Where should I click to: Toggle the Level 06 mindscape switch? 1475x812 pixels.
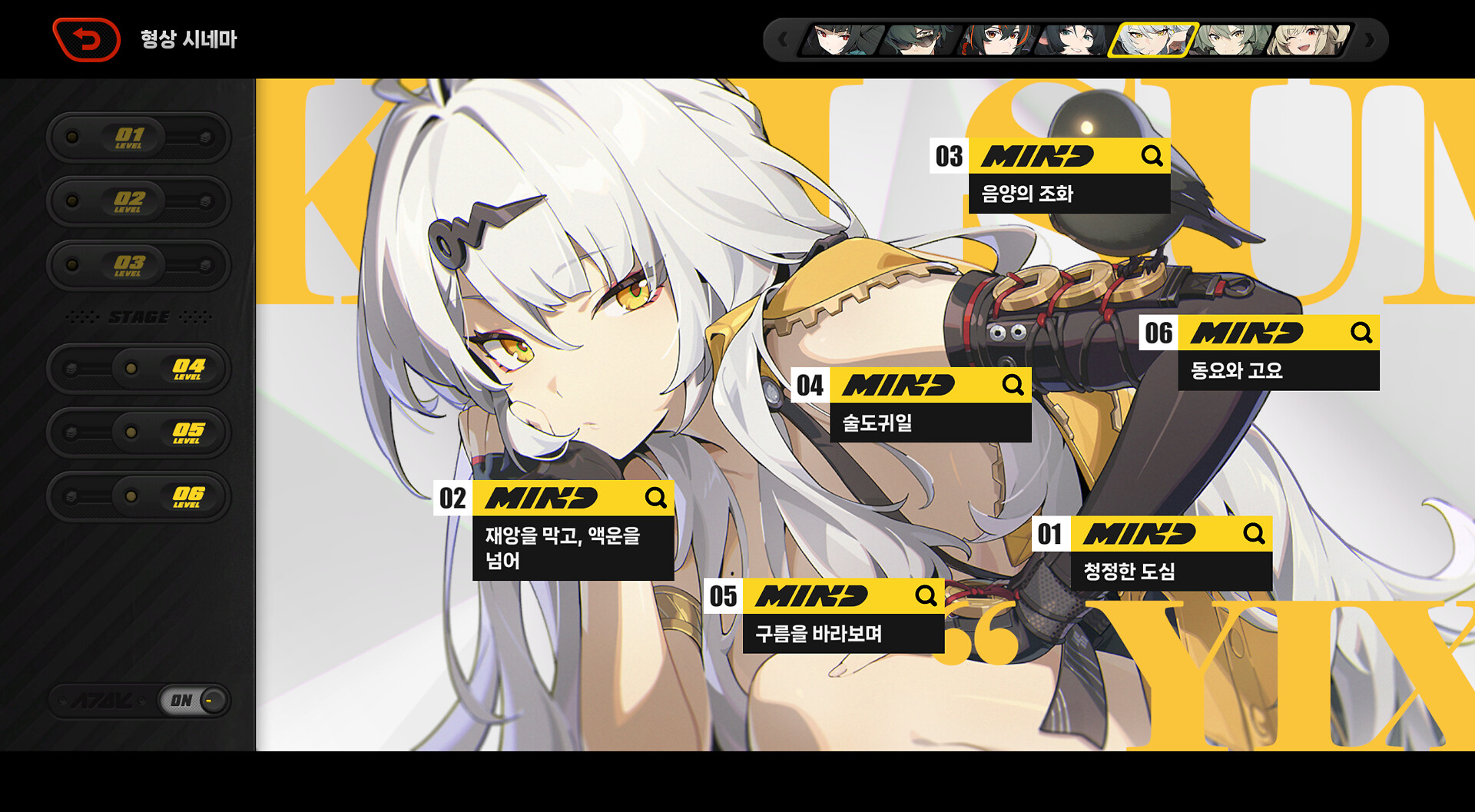coord(138,496)
